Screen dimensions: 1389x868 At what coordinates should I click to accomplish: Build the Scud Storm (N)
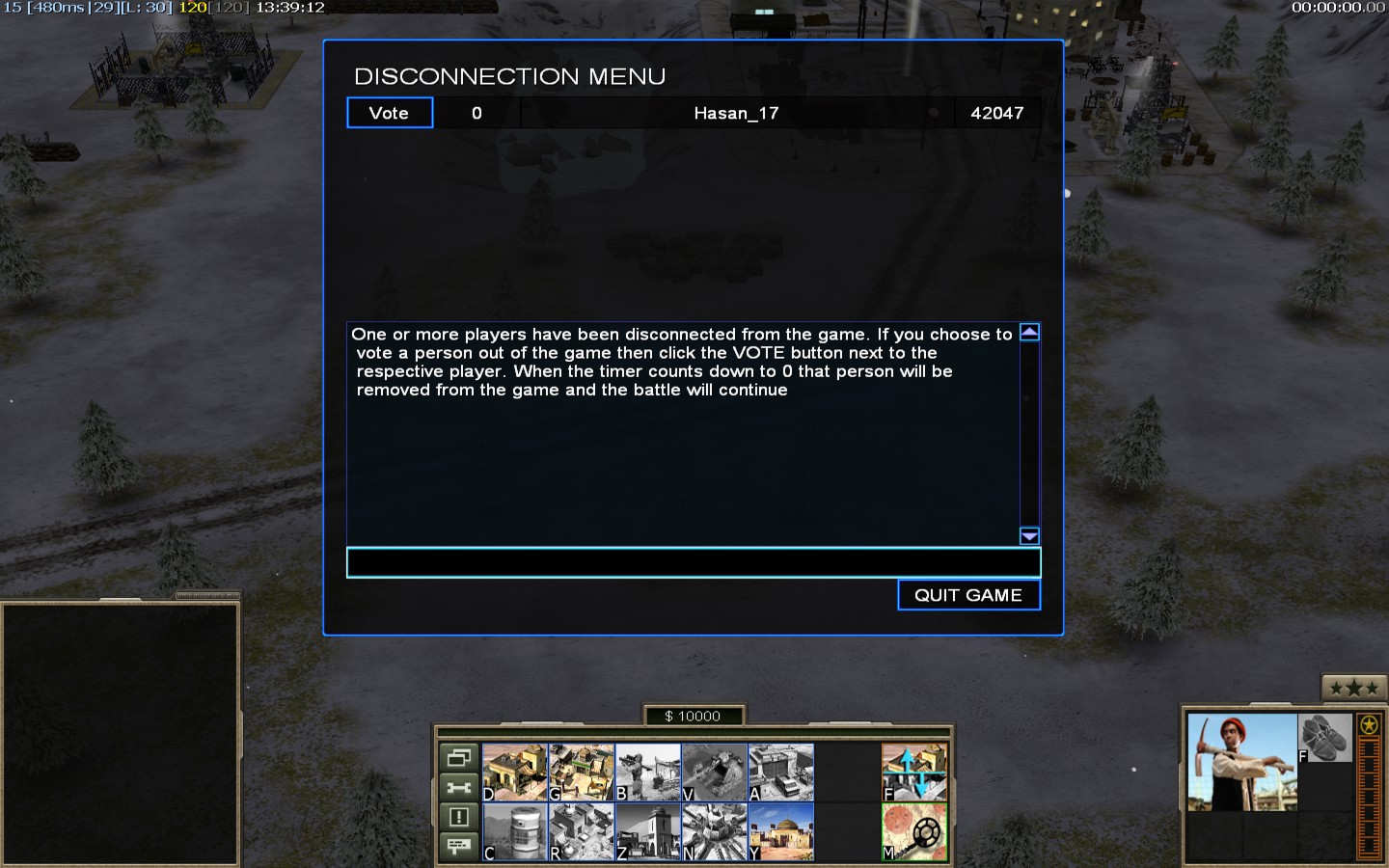pos(714,831)
